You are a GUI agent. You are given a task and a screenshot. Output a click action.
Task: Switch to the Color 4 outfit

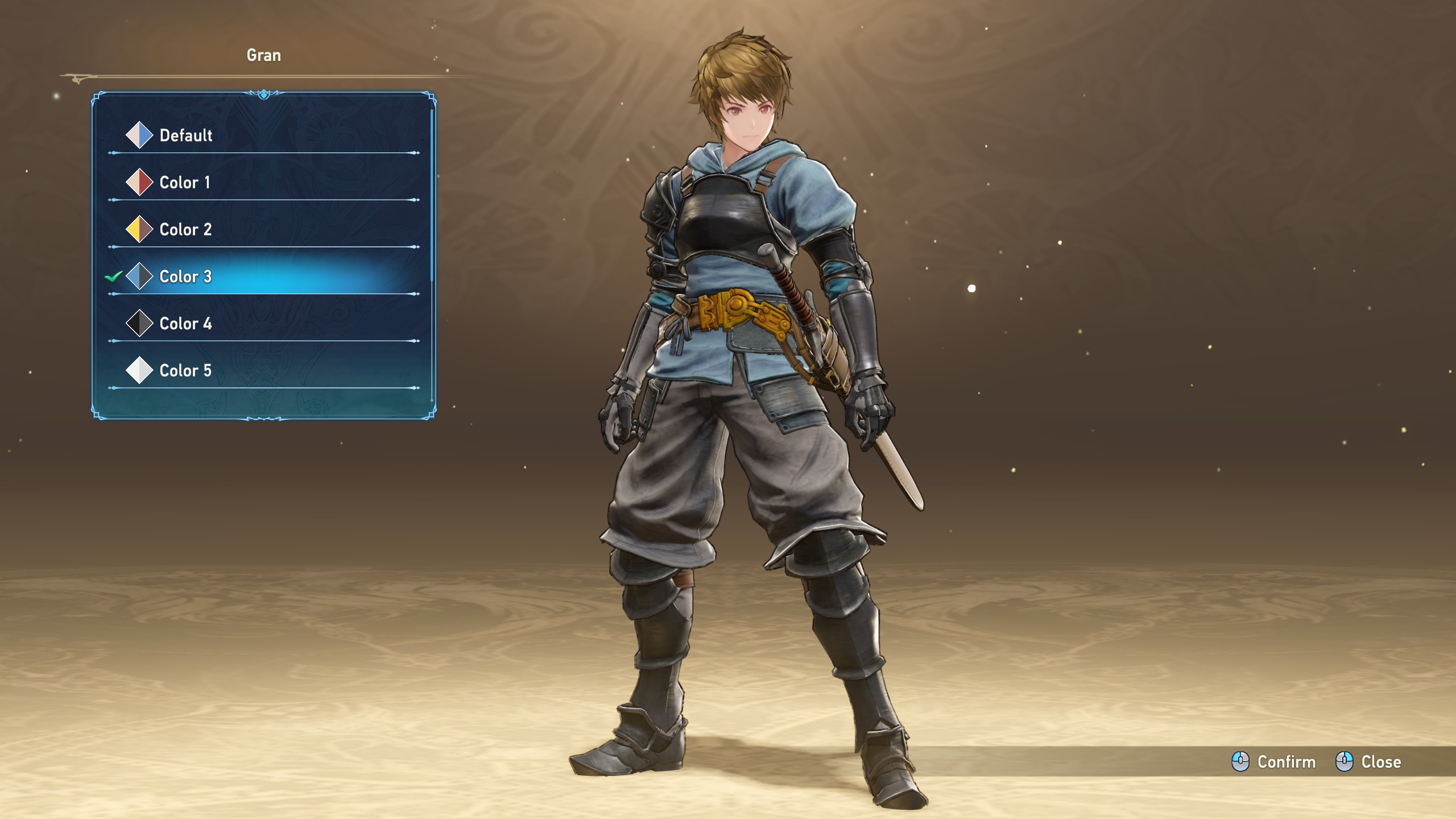[185, 324]
